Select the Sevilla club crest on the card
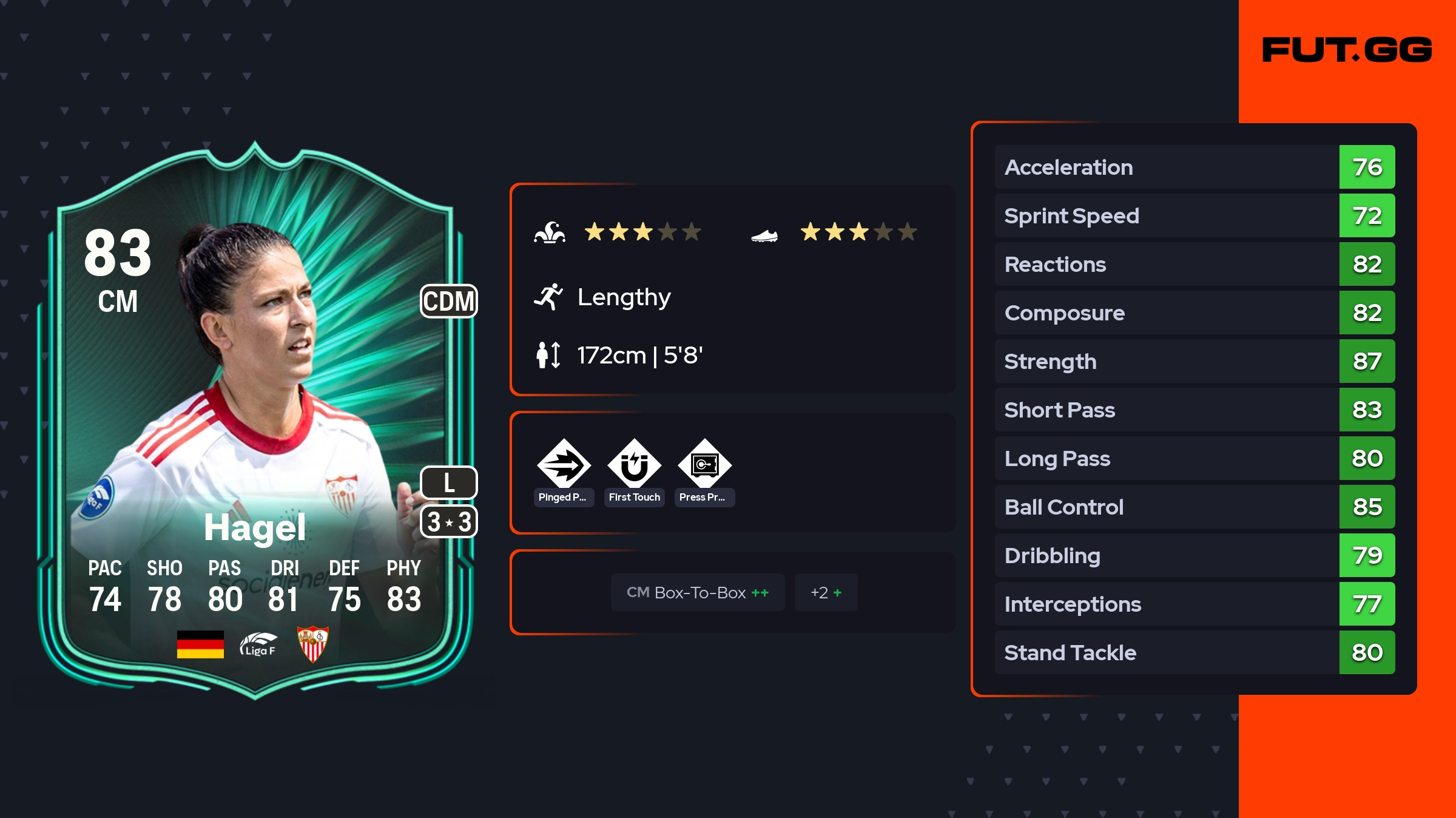This screenshot has width=1456, height=818. pyautogui.click(x=312, y=644)
